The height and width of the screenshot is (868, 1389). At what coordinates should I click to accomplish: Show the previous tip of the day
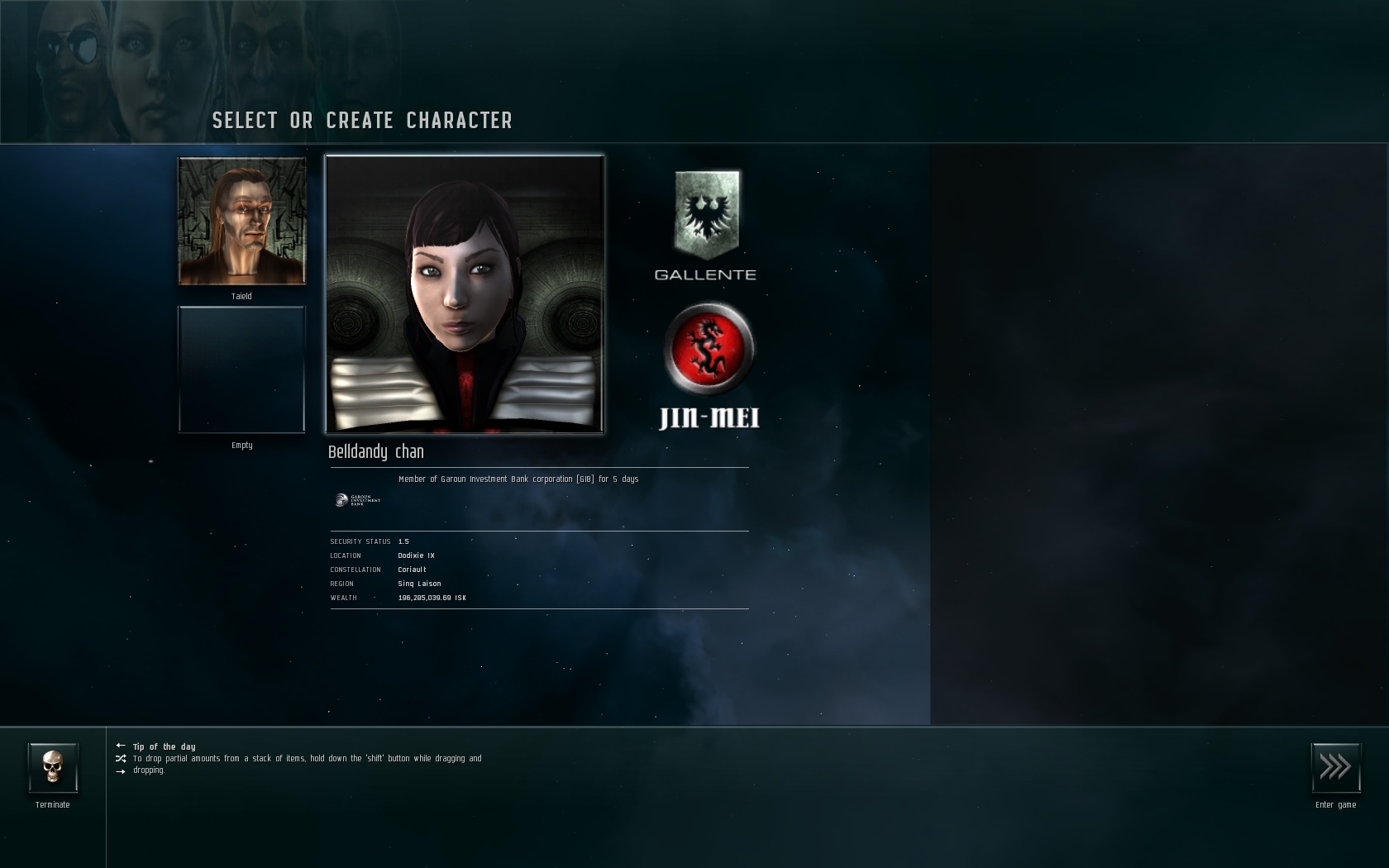click(121, 746)
